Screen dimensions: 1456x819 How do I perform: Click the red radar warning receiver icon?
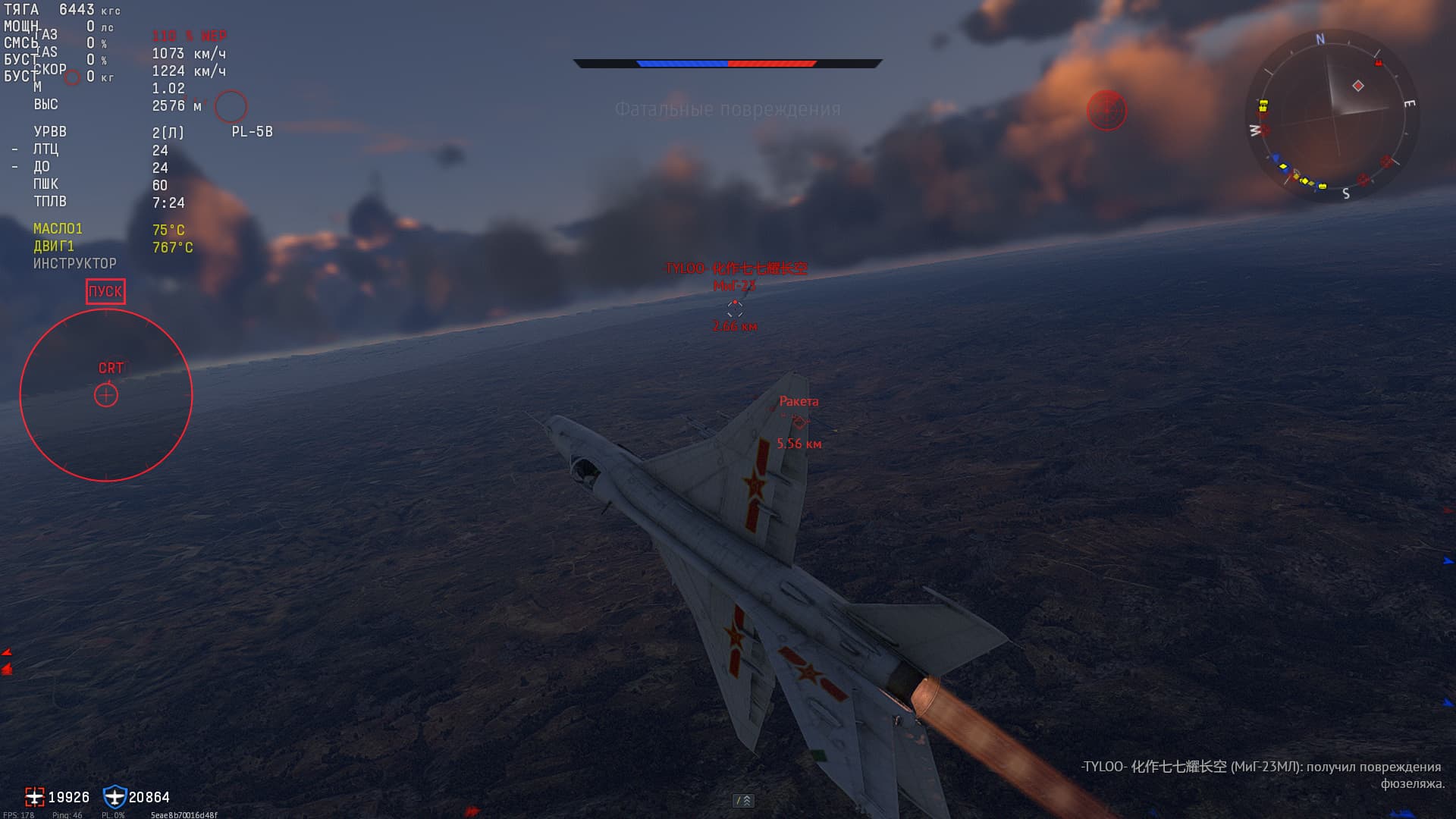click(x=1106, y=111)
